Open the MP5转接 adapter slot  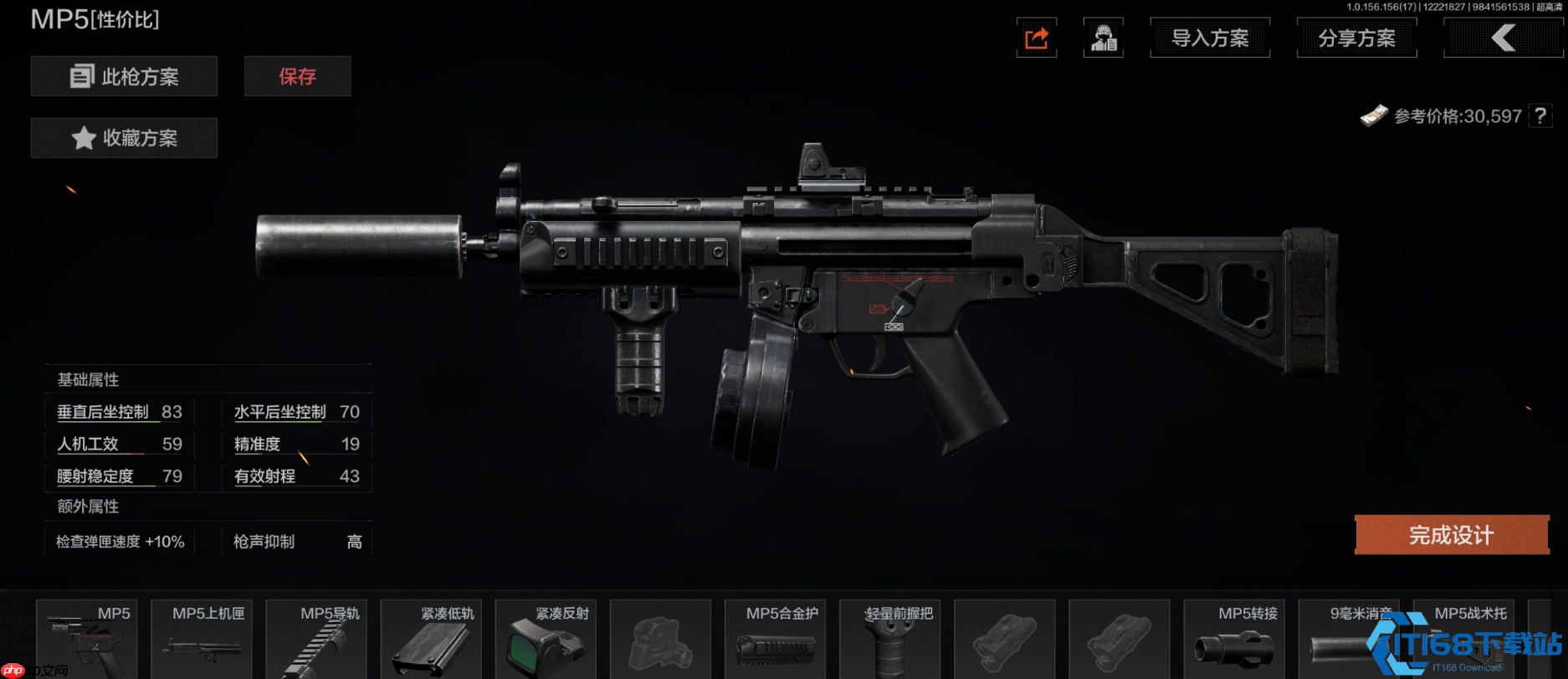pos(1234,640)
